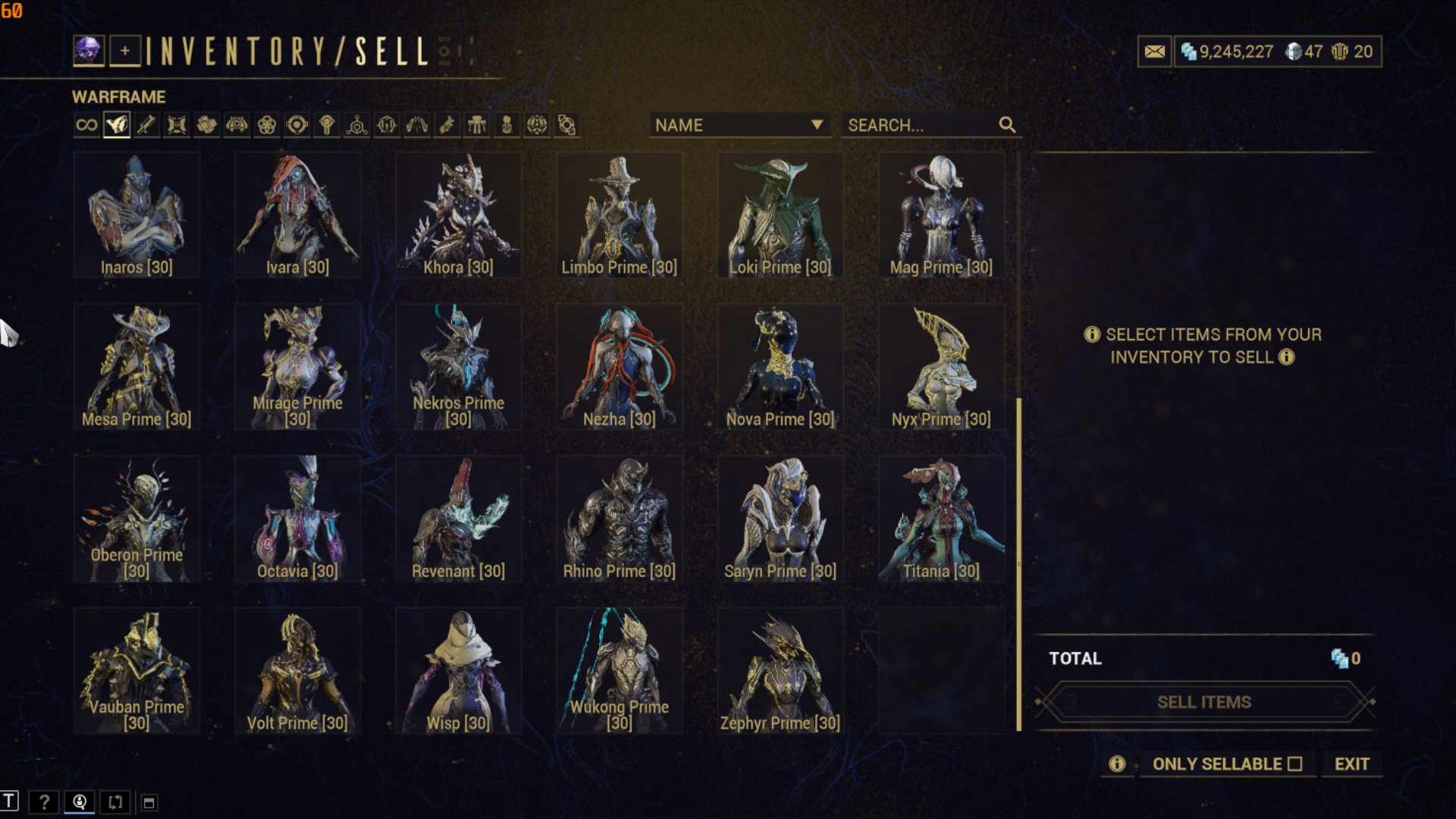Select the infinity all-items filter icon
1456x819 pixels.
(x=86, y=124)
